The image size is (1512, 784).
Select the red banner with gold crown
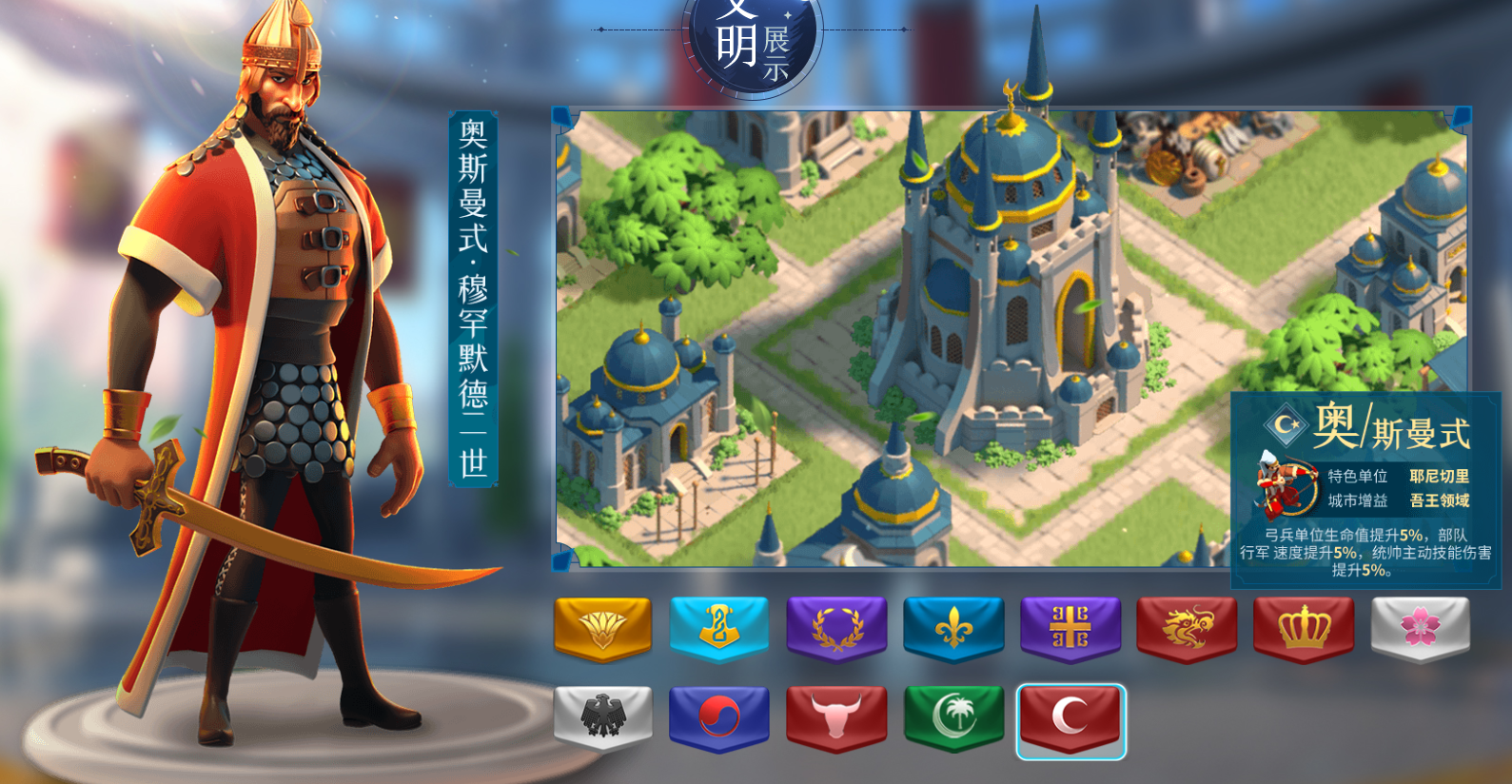1304,628
